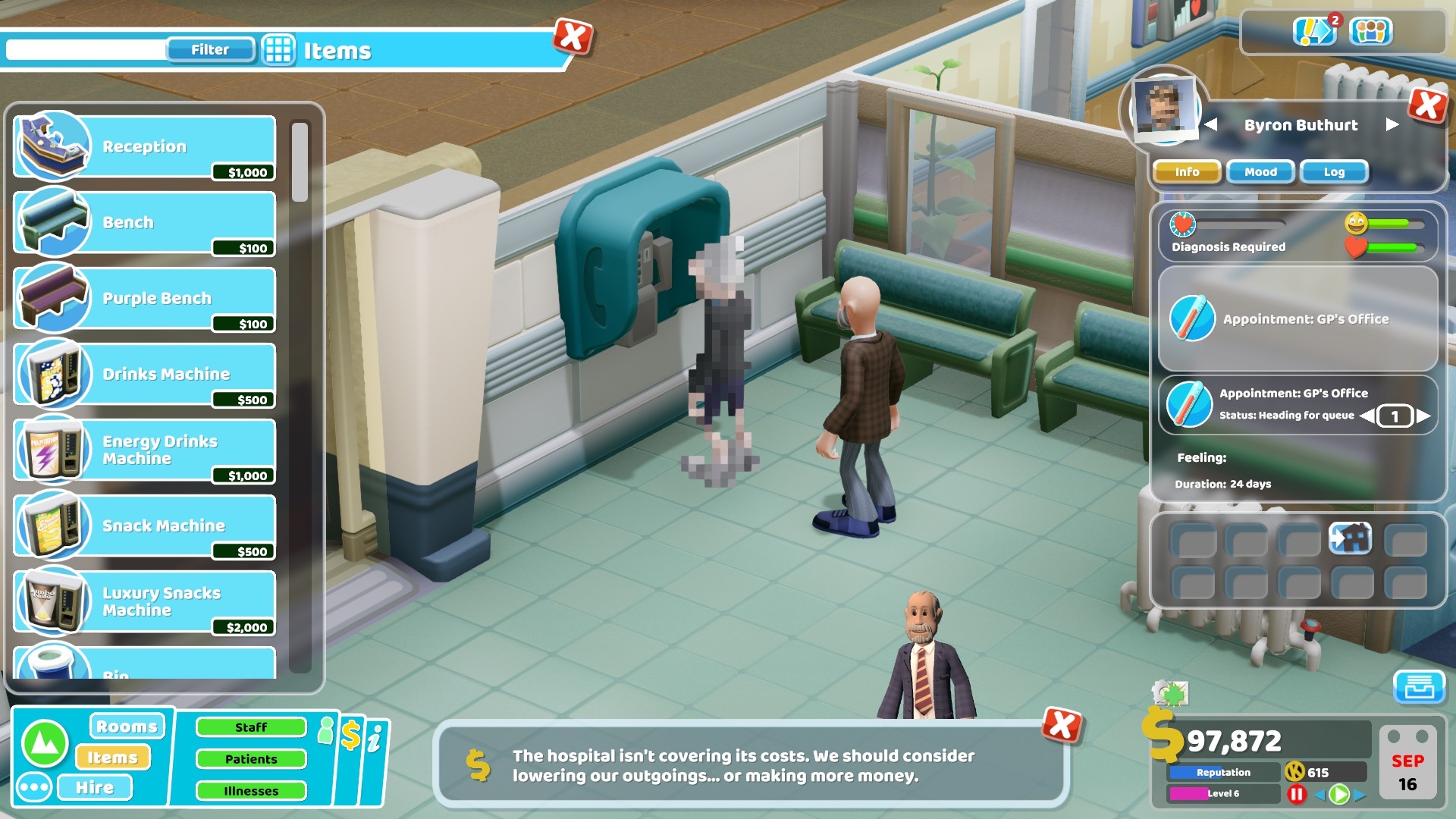Open the blue inbox tray button
The height and width of the screenshot is (819, 1456).
coord(1419,687)
